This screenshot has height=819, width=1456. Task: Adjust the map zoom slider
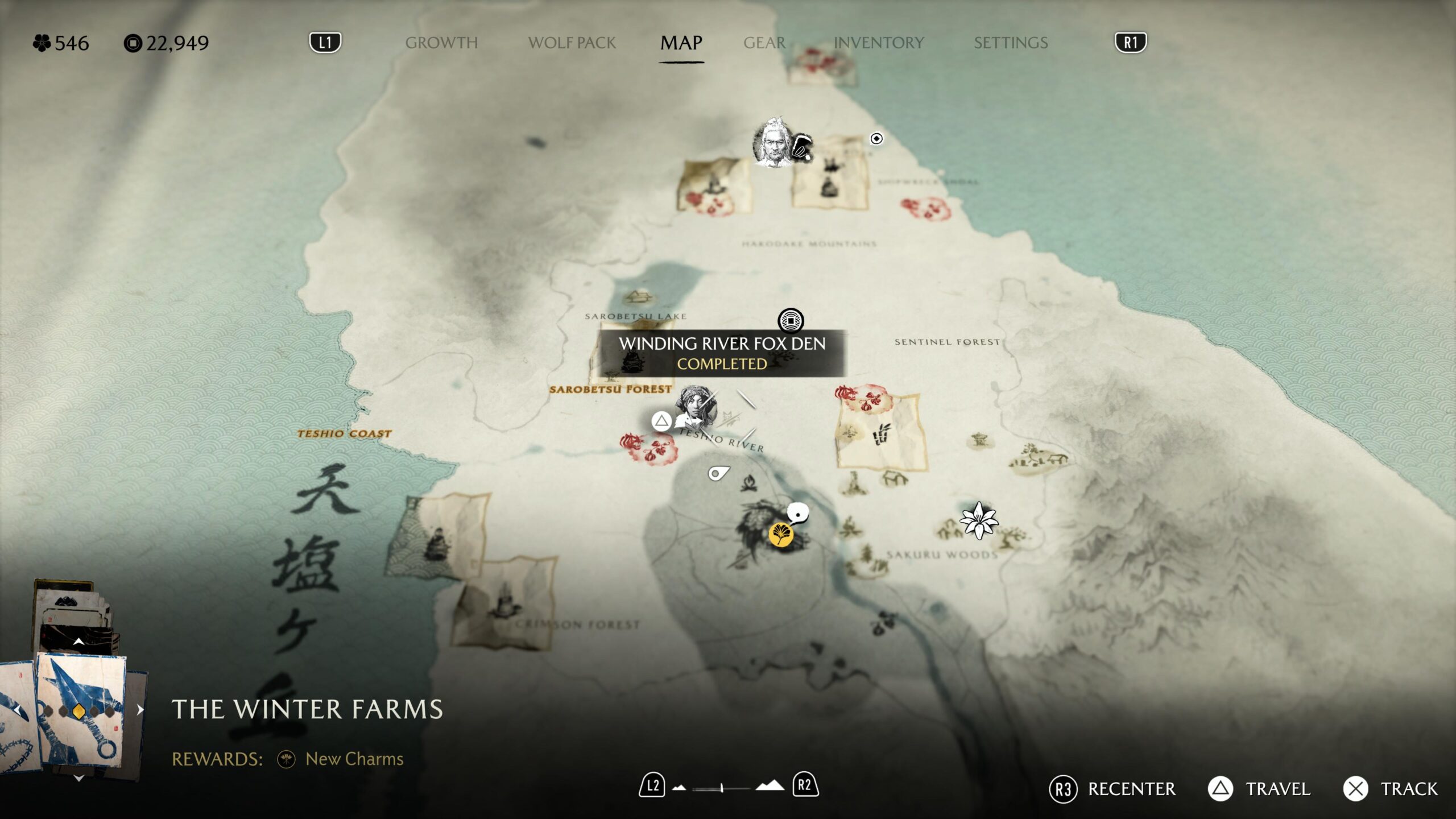(x=721, y=788)
